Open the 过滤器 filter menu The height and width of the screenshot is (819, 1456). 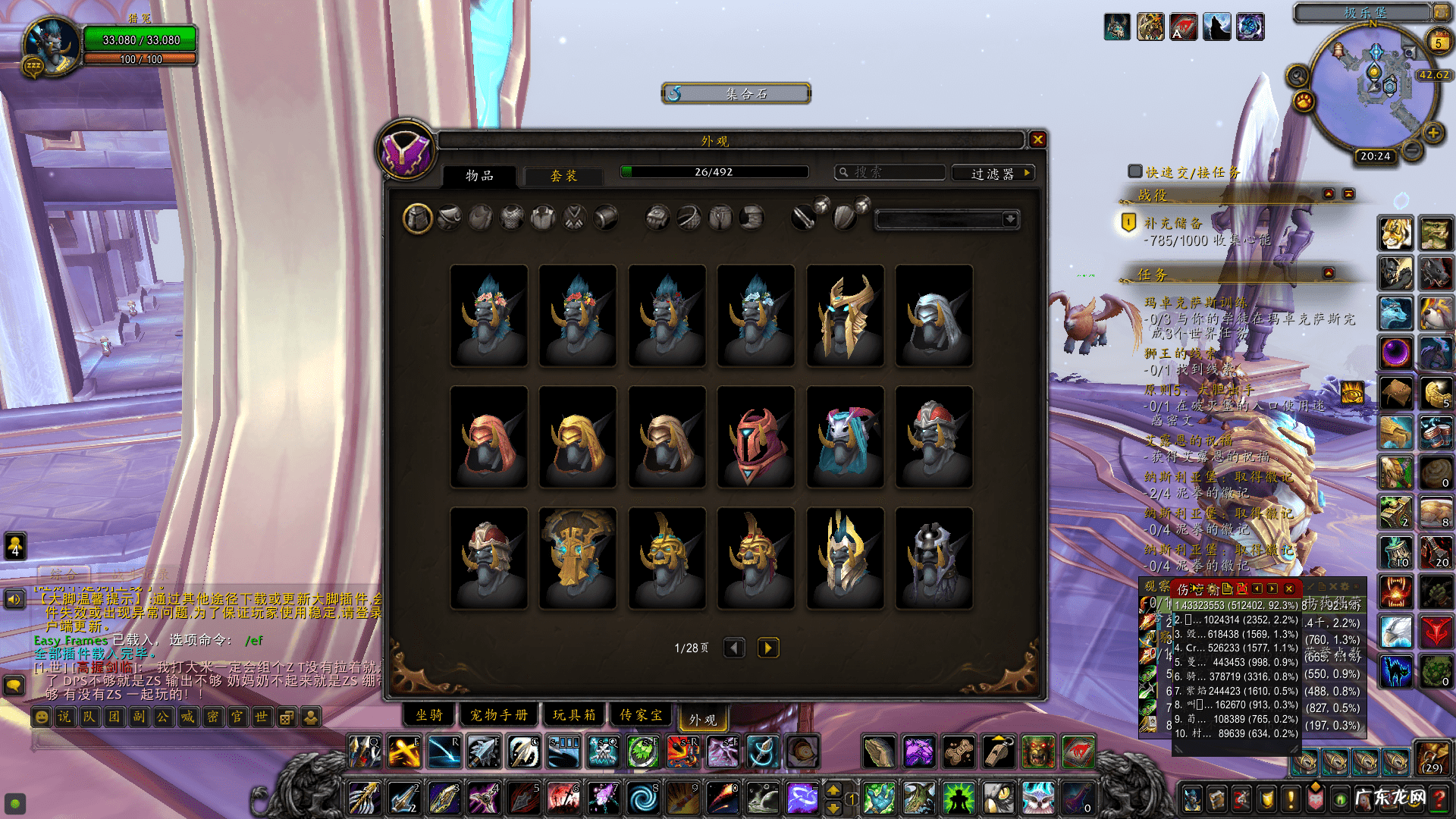[x=993, y=174]
